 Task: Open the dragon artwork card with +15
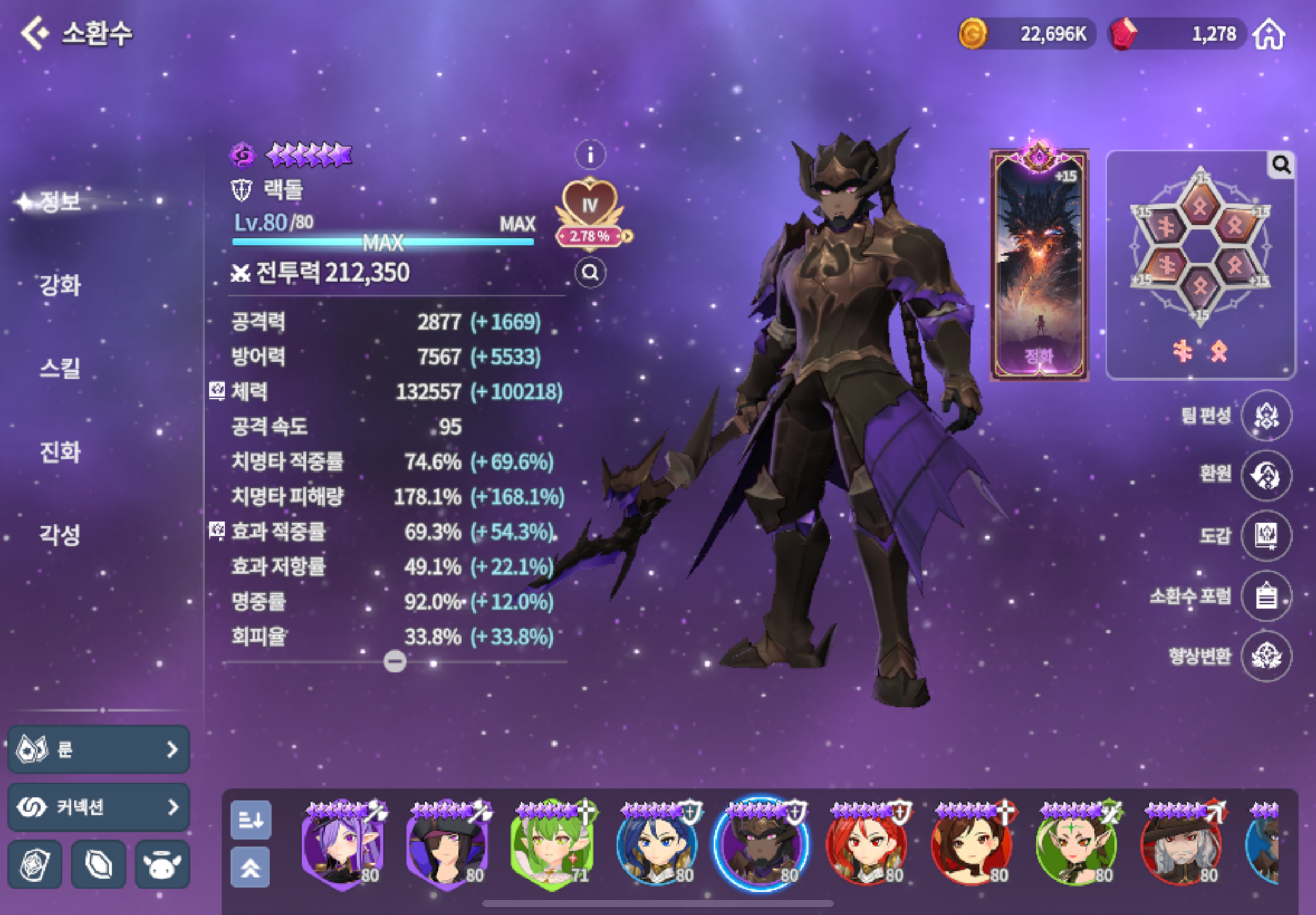pyautogui.click(x=1039, y=265)
